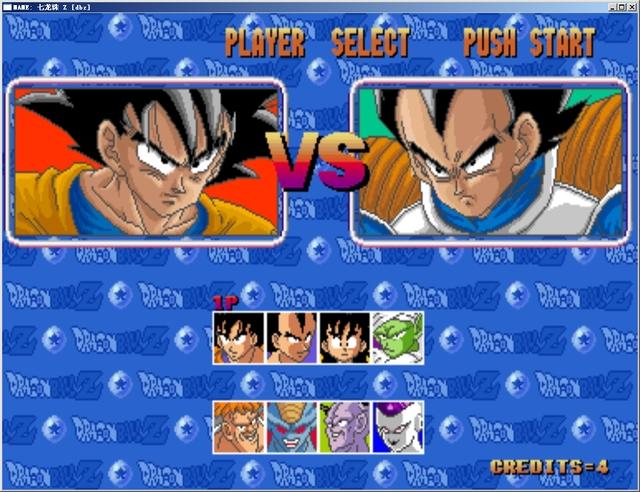The height and width of the screenshot is (492, 640).
Task: Select the green Piccolo portrait
Action: (x=398, y=337)
